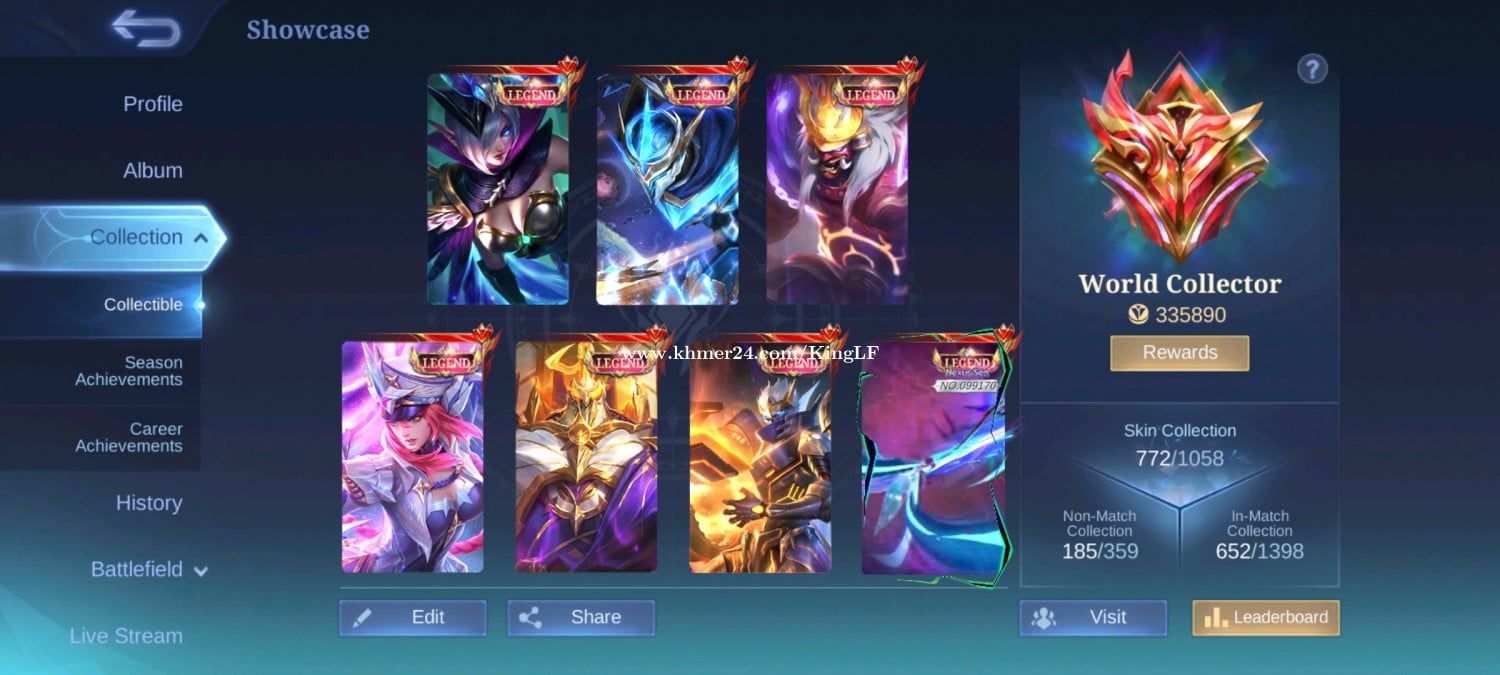The image size is (1500, 675).
Task: Open the collector Leaderboard
Action: click(x=1266, y=618)
